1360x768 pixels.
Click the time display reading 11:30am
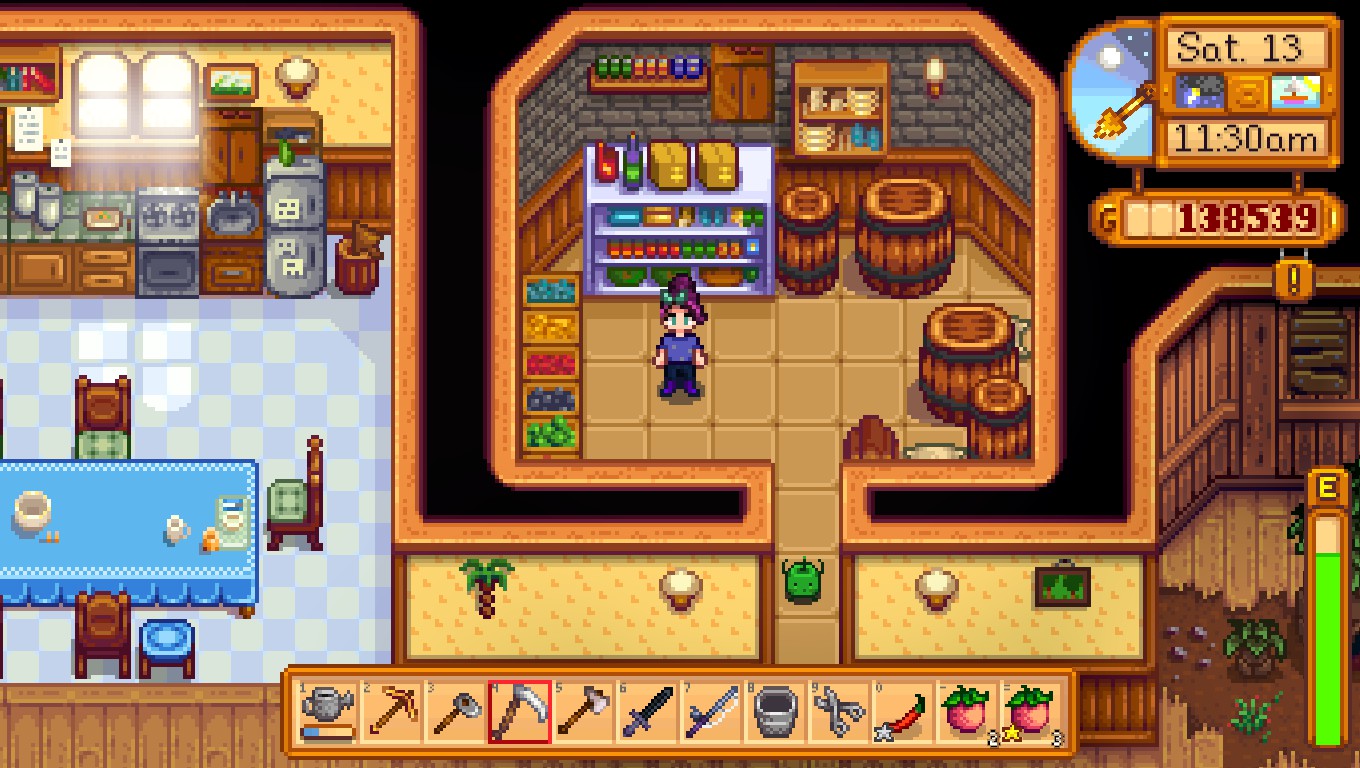1245,136
